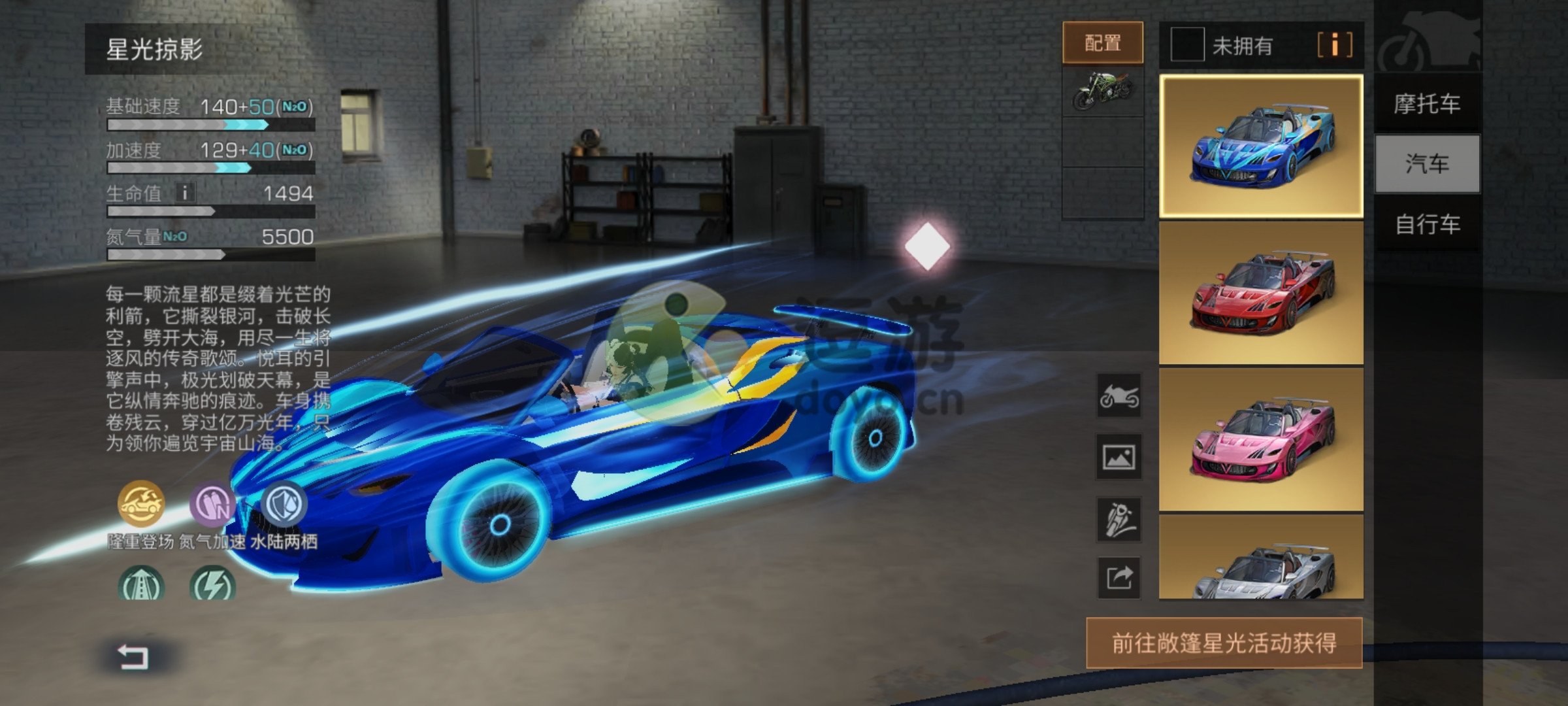
Task: Go to 前往敞篷星光活动获得 event
Action: tap(1224, 643)
